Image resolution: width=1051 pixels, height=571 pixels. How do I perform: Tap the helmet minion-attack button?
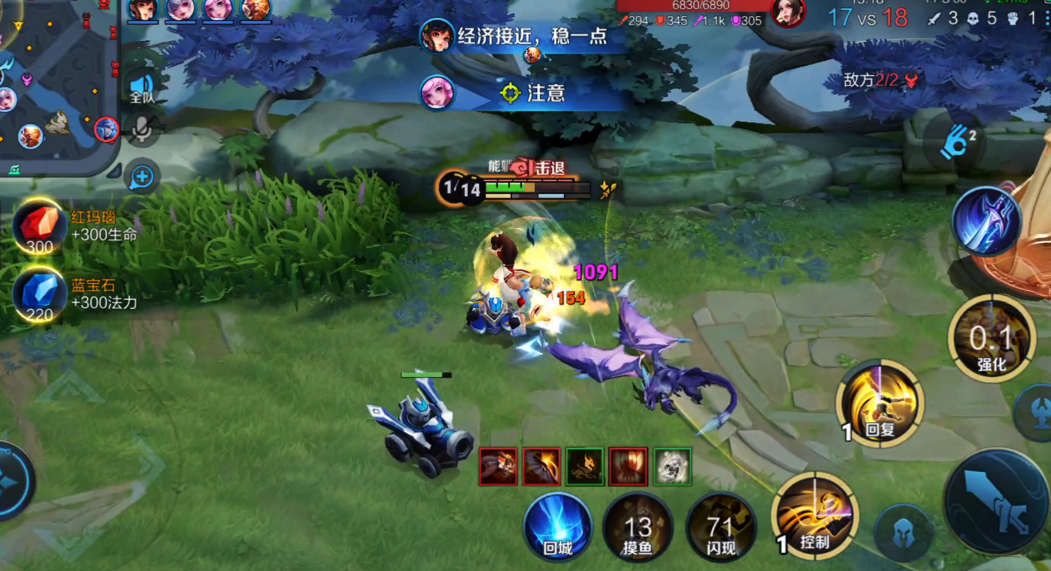coord(903,532)
